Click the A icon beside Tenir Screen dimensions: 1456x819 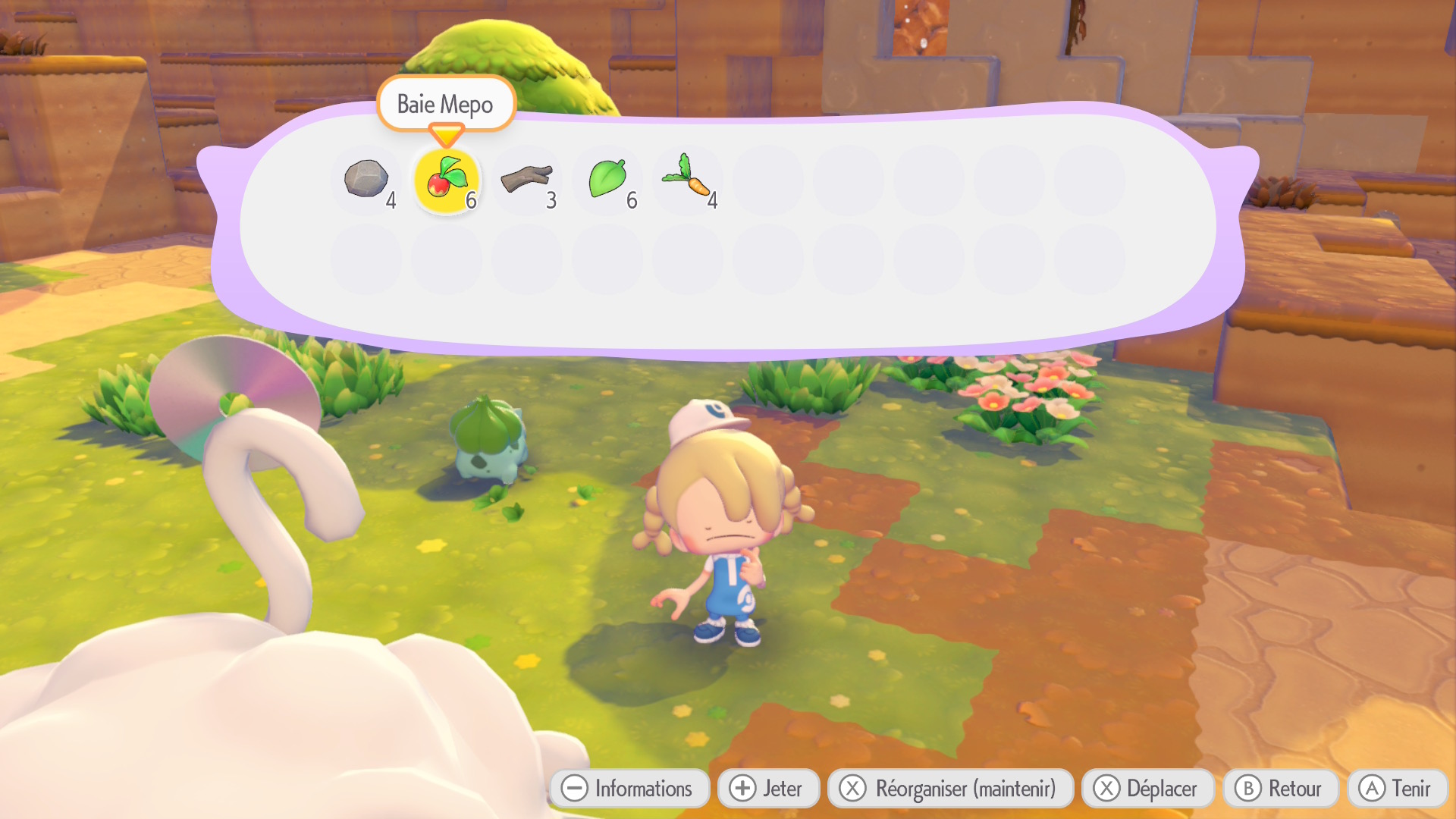1372,788
